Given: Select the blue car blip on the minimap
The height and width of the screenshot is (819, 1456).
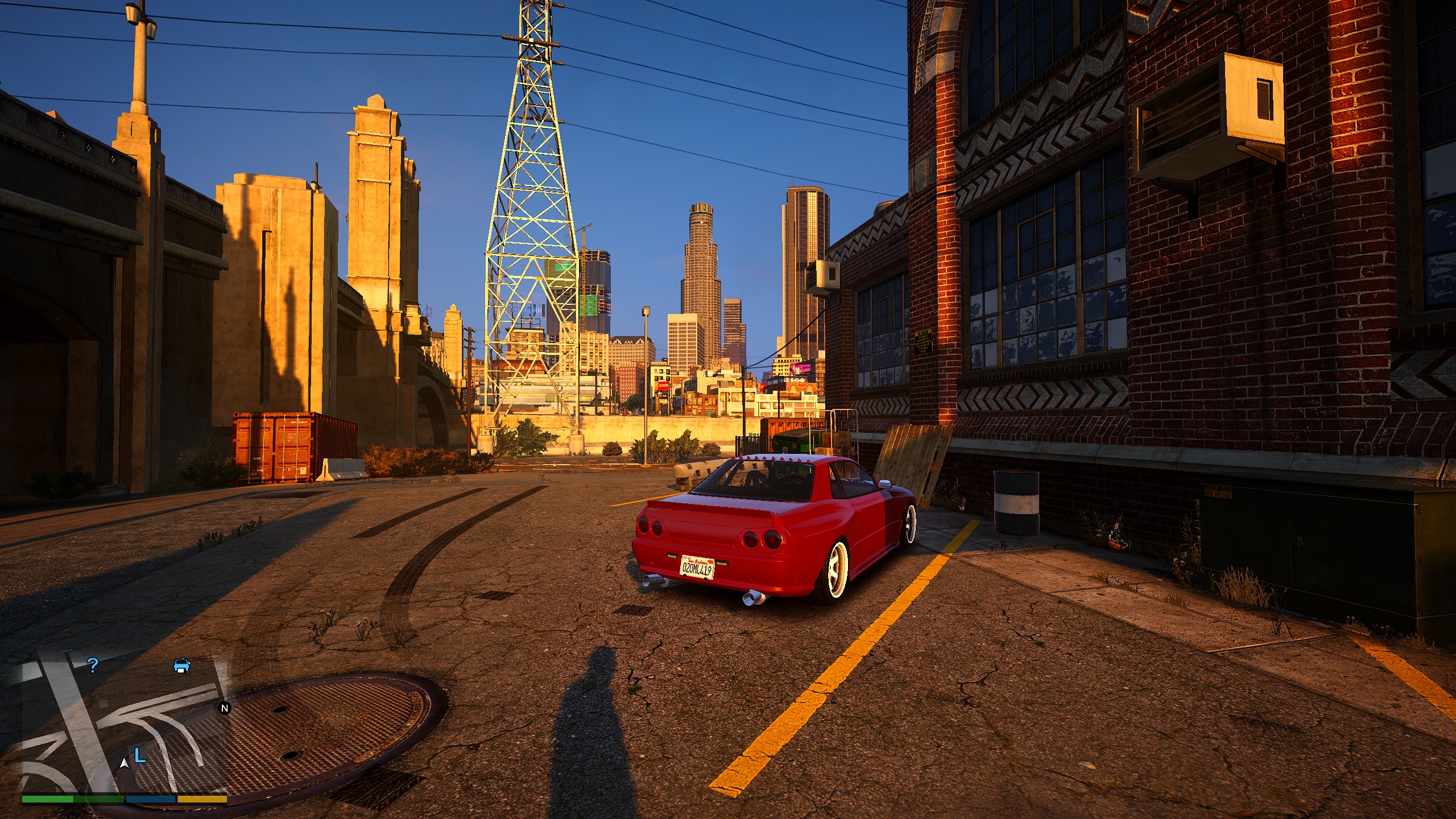Looking at the screenshot, I should click(181, 665).
